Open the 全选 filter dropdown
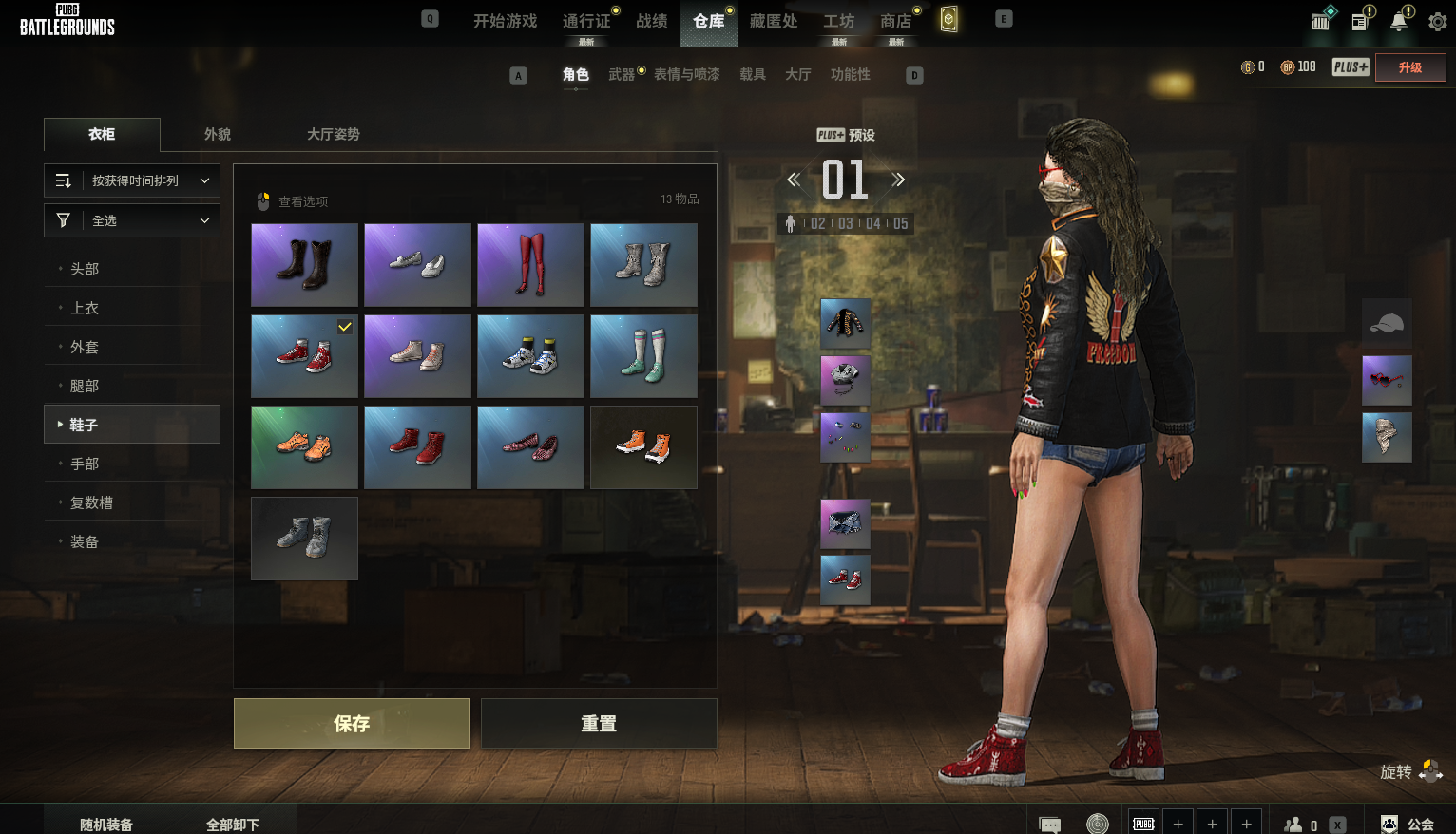1456x834 pixels. pyautogui.click(x=132, y=220)
